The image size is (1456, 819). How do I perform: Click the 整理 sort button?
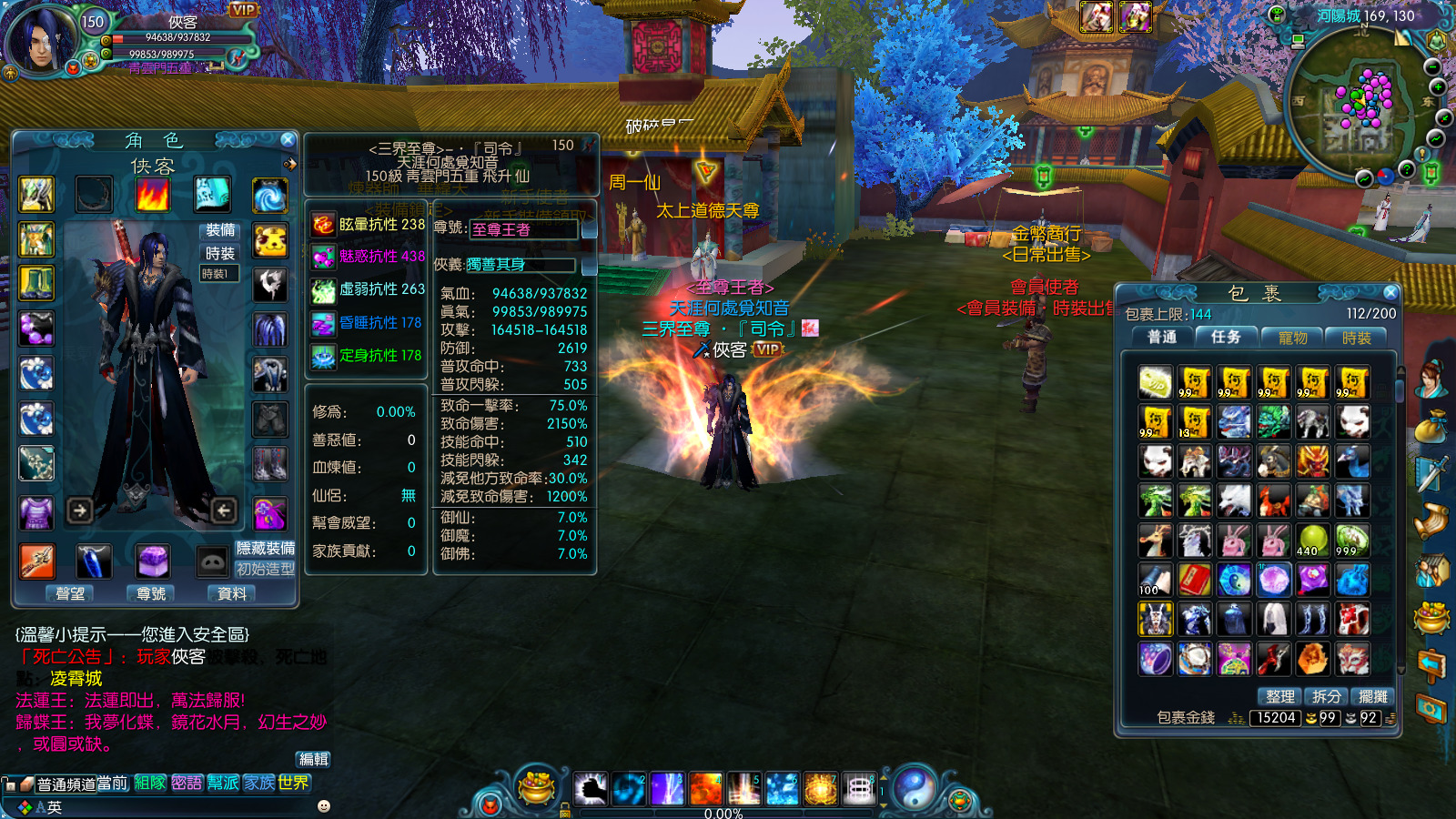[x=1279, y=696]
